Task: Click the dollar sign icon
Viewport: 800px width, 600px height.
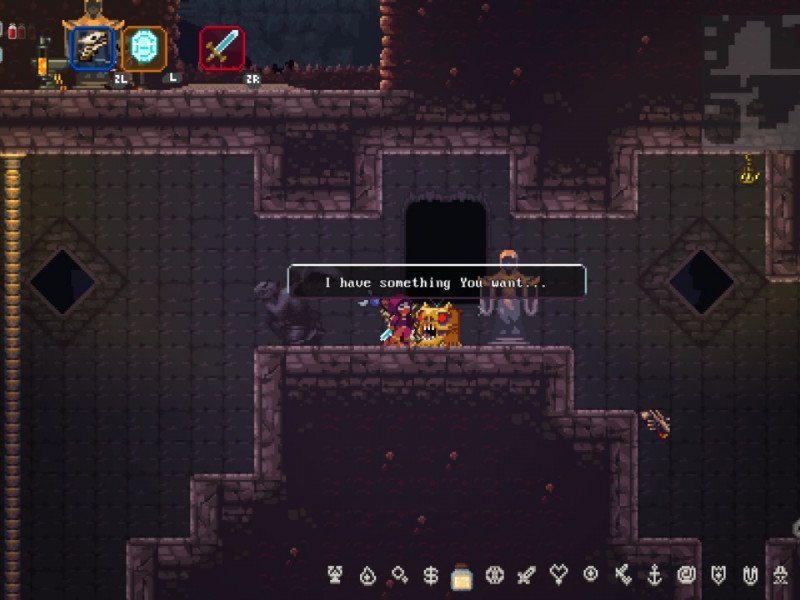Action: tap(431, 576)
